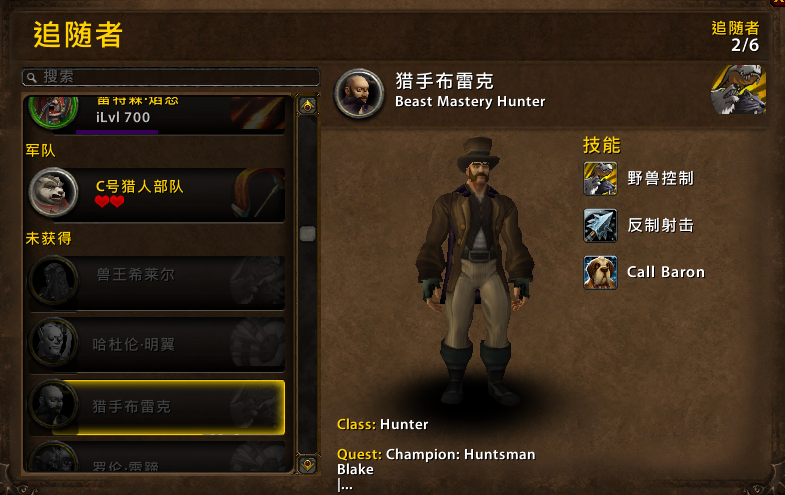Viewport: 785px width, 495px height.
Task: Choose the 兽王希莱尔 follower entry
Action: [156, 280]
